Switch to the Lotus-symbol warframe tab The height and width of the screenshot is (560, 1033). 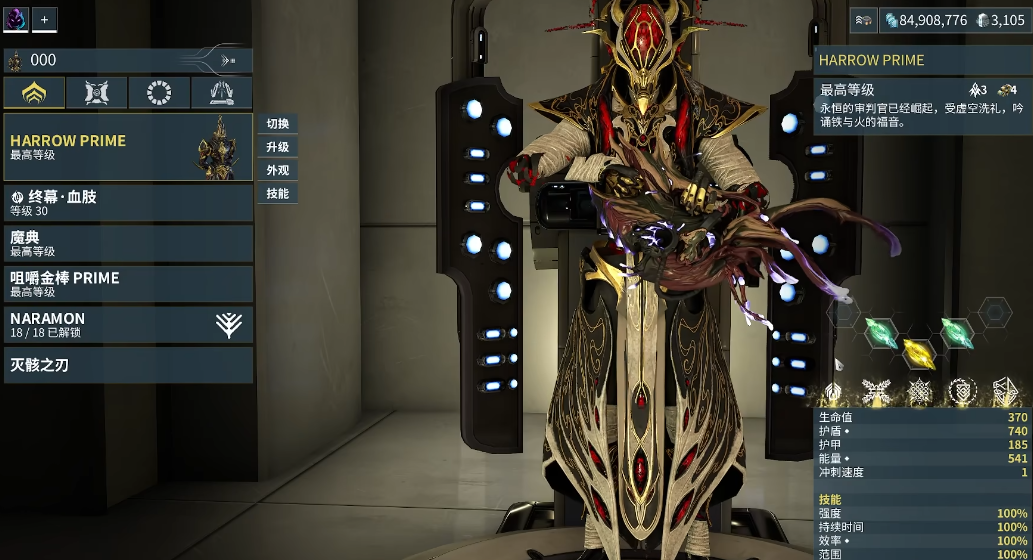[x=35, y=93]
